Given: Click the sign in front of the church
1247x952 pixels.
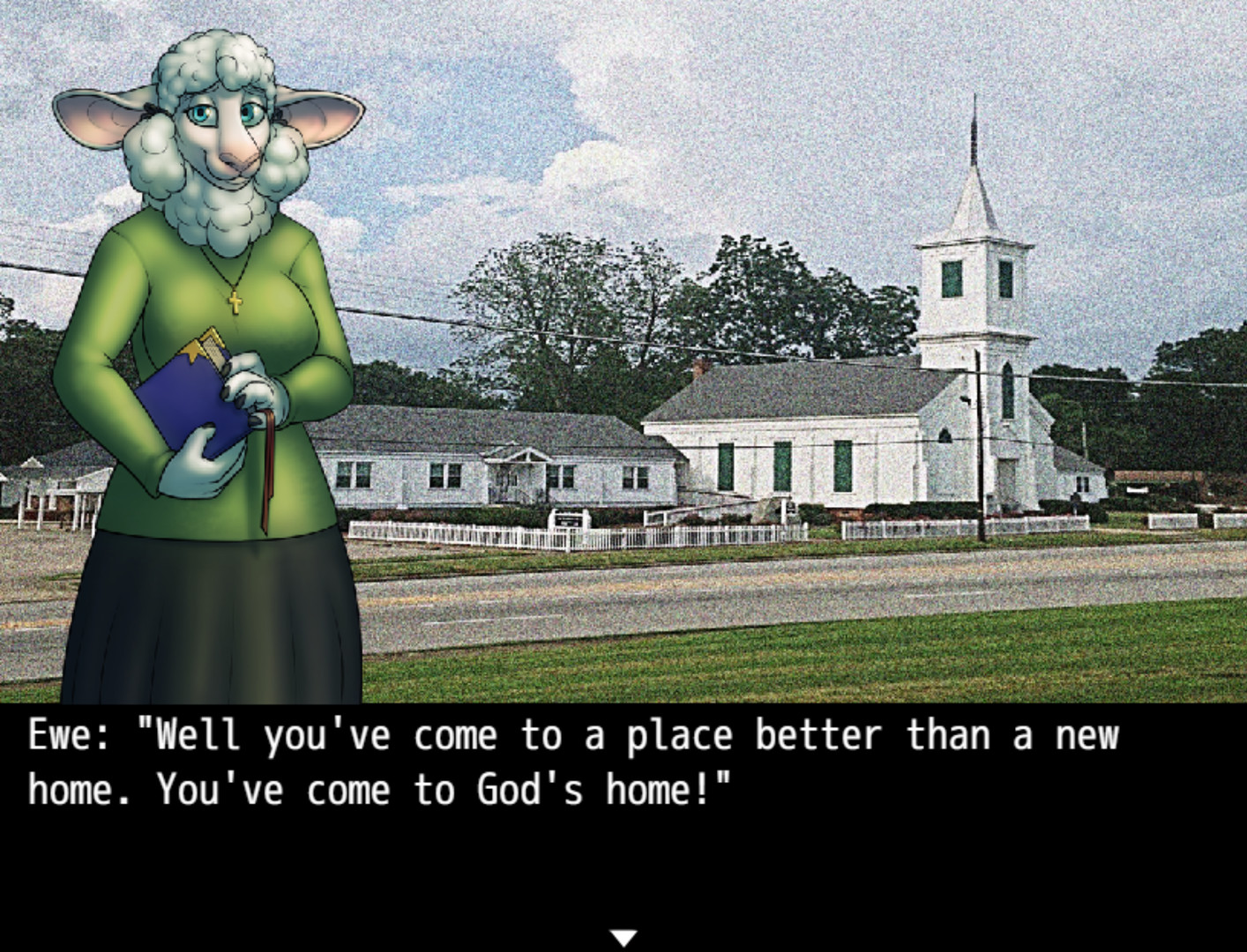Looking at the screenshot, I should point(567,520).
